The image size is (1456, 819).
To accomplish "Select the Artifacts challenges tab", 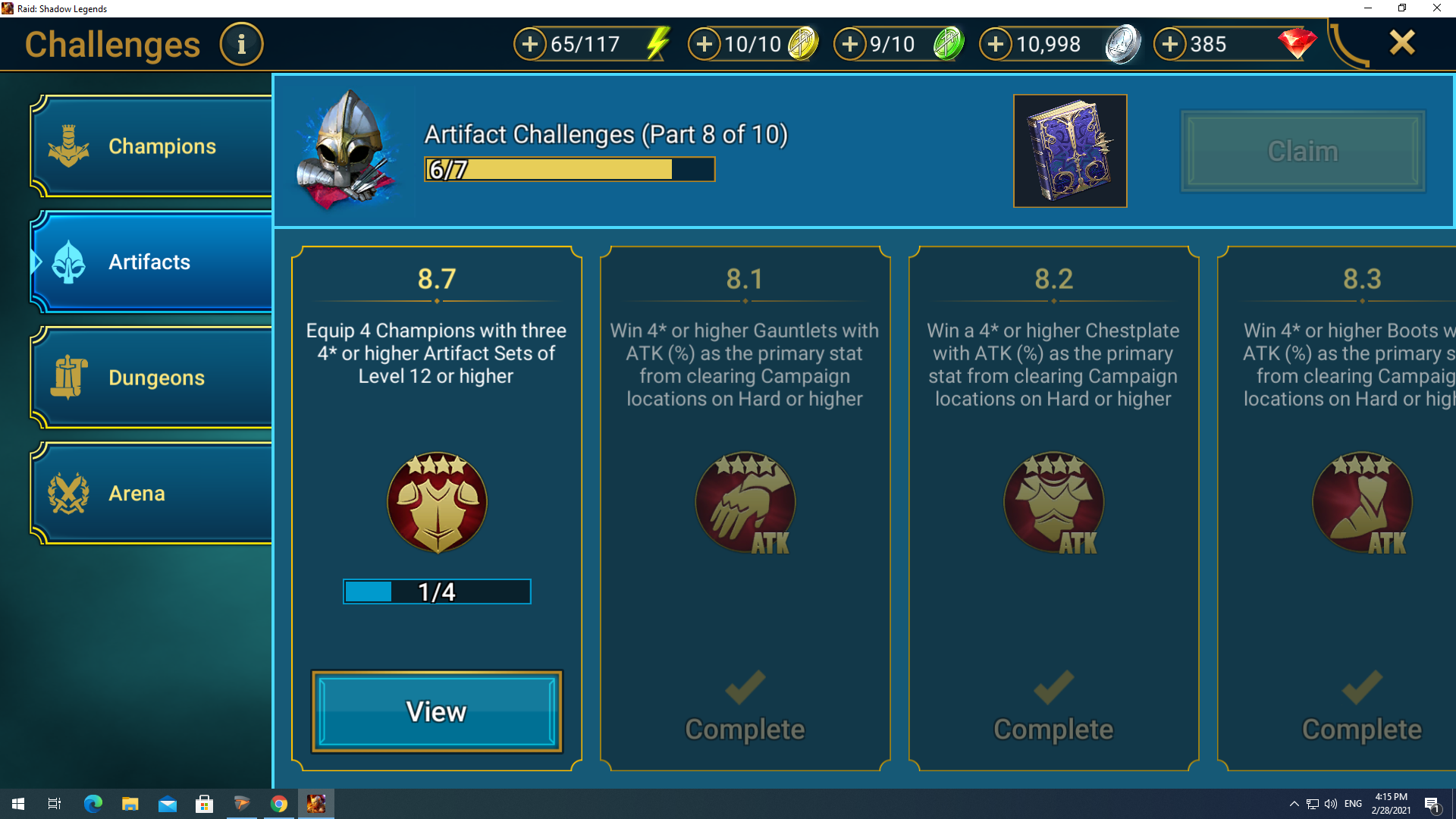I will [152, 262].
